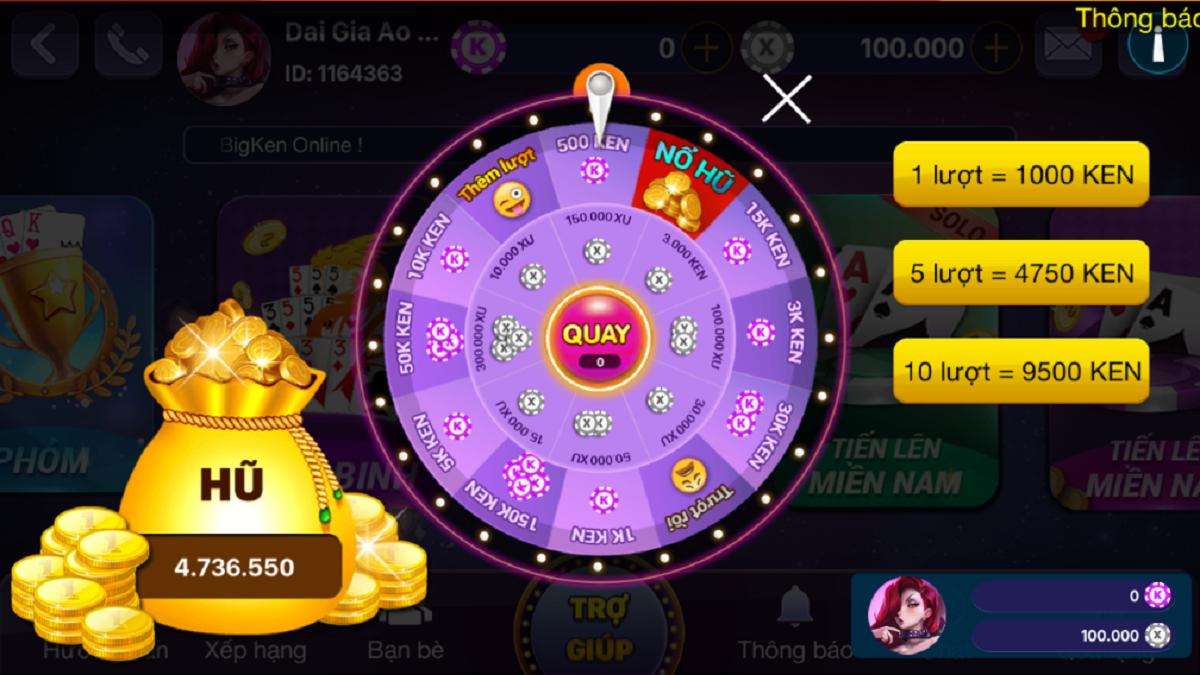This screenshot has height=675, width=1200.
Task: Buy 1 lượt for 1000 KEN
Action: (x=1020, y=176)
